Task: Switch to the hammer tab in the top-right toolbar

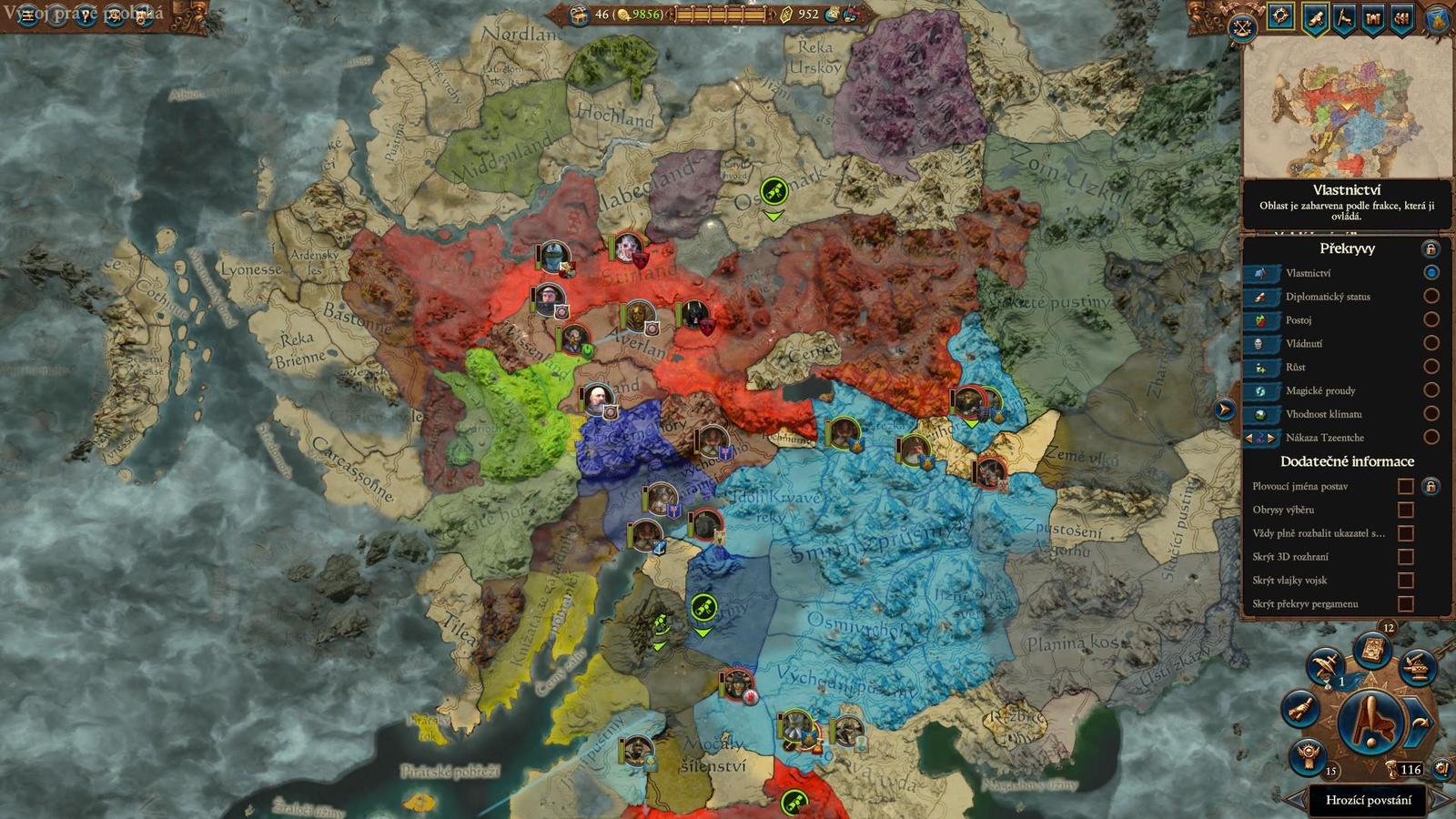Action: point(1343,18)
